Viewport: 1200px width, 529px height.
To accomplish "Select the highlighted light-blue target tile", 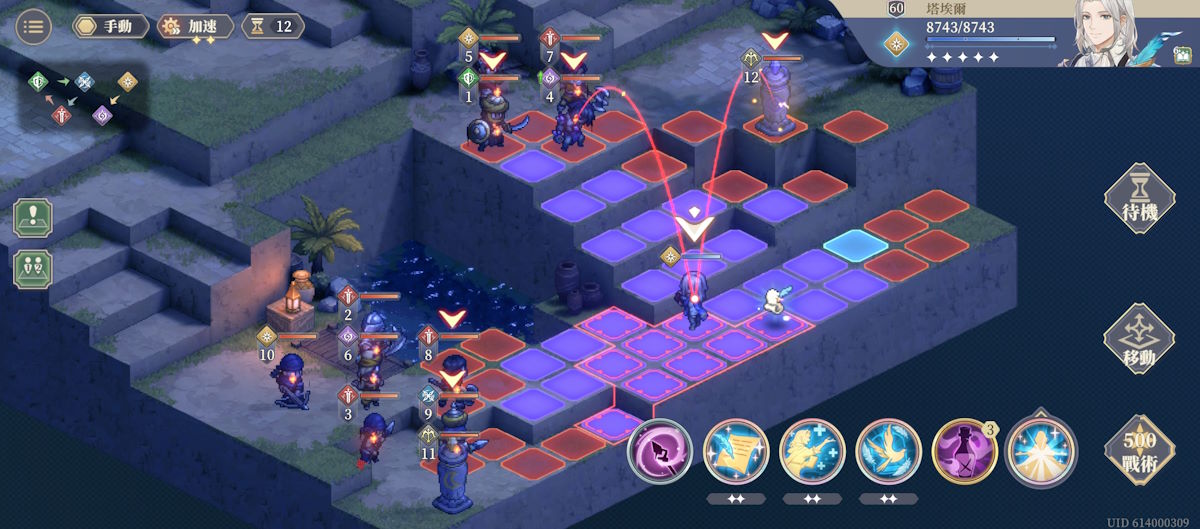I will coord(855,246).
